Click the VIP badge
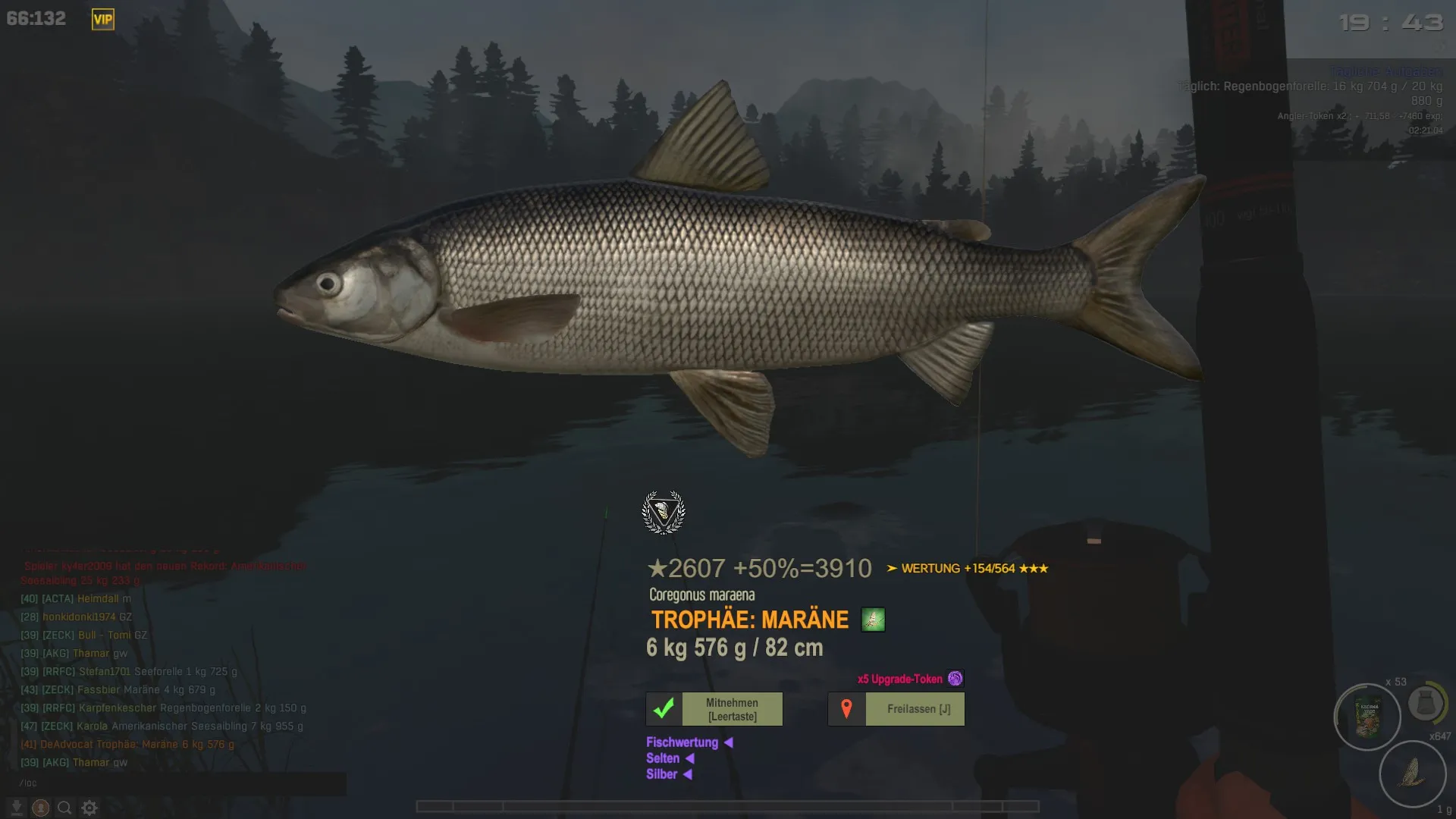1456x819 pixels. pyautogui.click(x=103, y=19)
